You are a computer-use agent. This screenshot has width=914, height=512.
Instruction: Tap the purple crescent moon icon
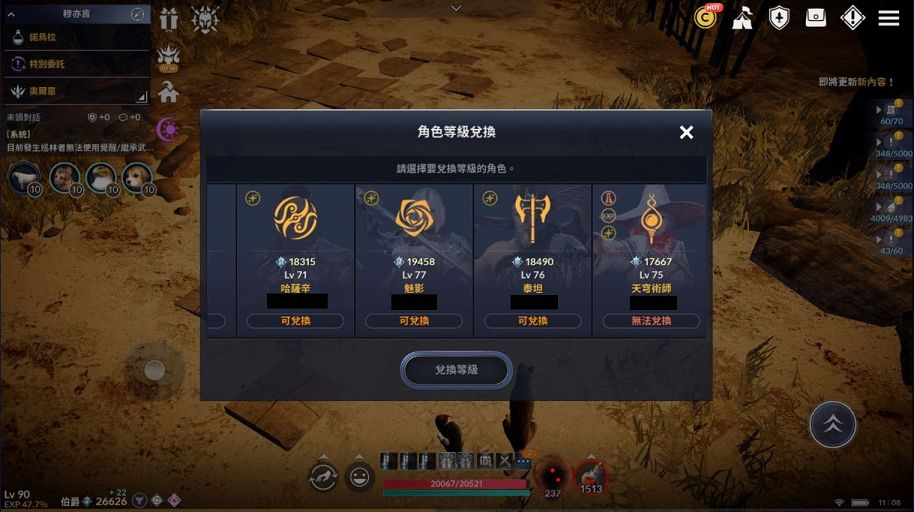point(168,129)
